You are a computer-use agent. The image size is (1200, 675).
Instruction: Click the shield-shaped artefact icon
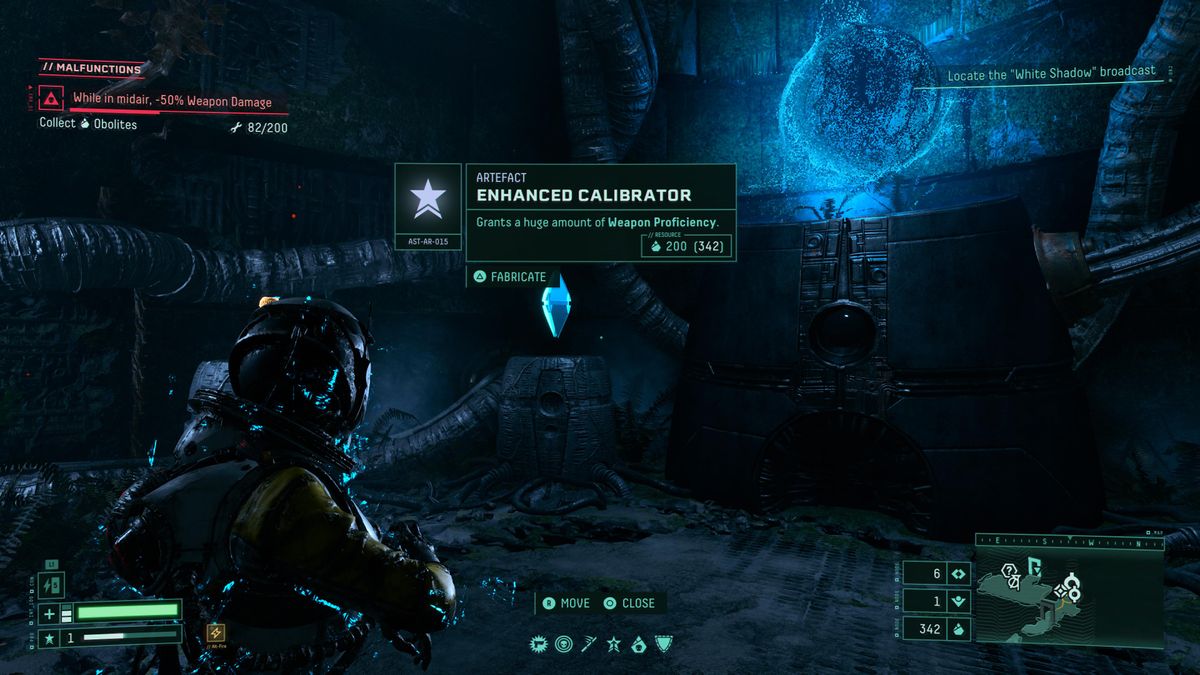pos(663,644)
